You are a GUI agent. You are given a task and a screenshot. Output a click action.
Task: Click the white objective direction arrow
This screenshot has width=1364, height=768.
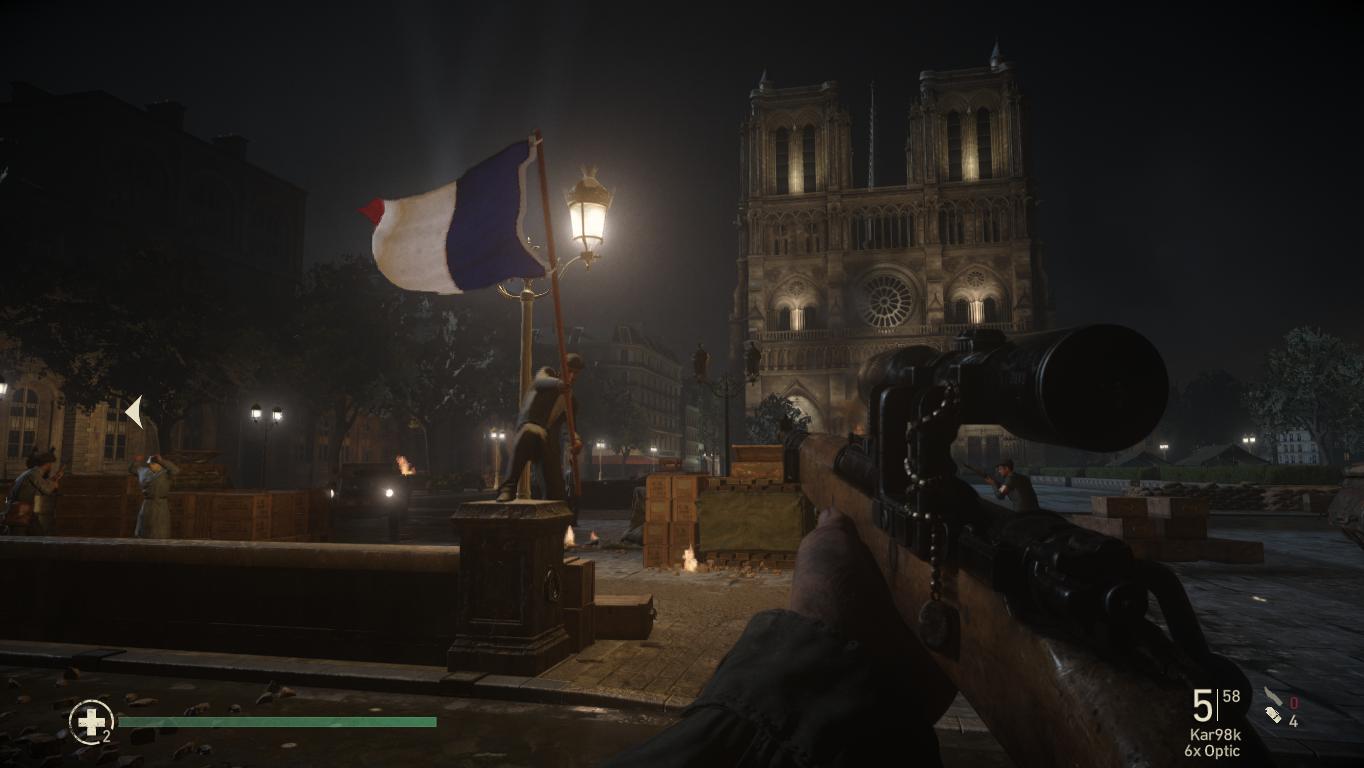click(x=134, y=411)
